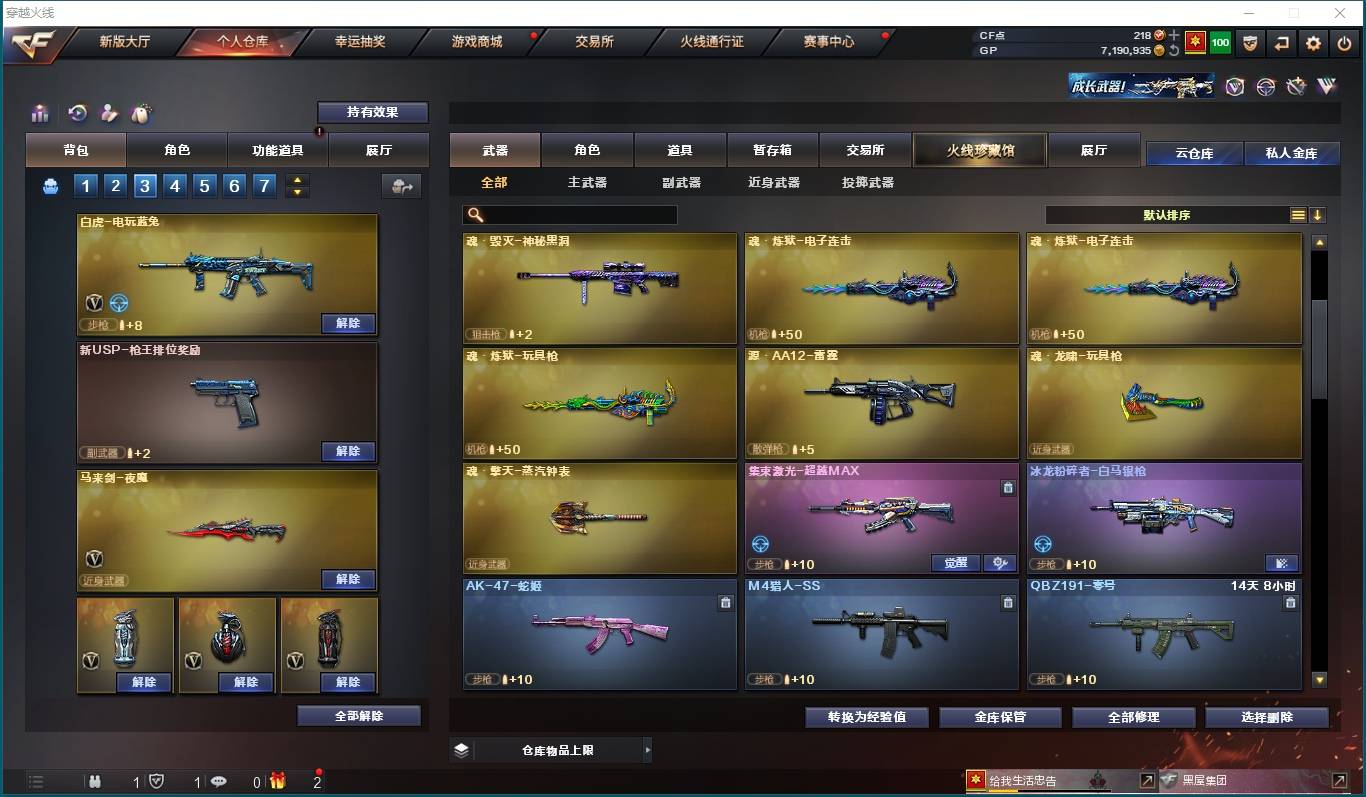Toggle delete selection on AK-47蛇姬 trash icon
This screenshot has height=797, width=1366.
[728, 601]
